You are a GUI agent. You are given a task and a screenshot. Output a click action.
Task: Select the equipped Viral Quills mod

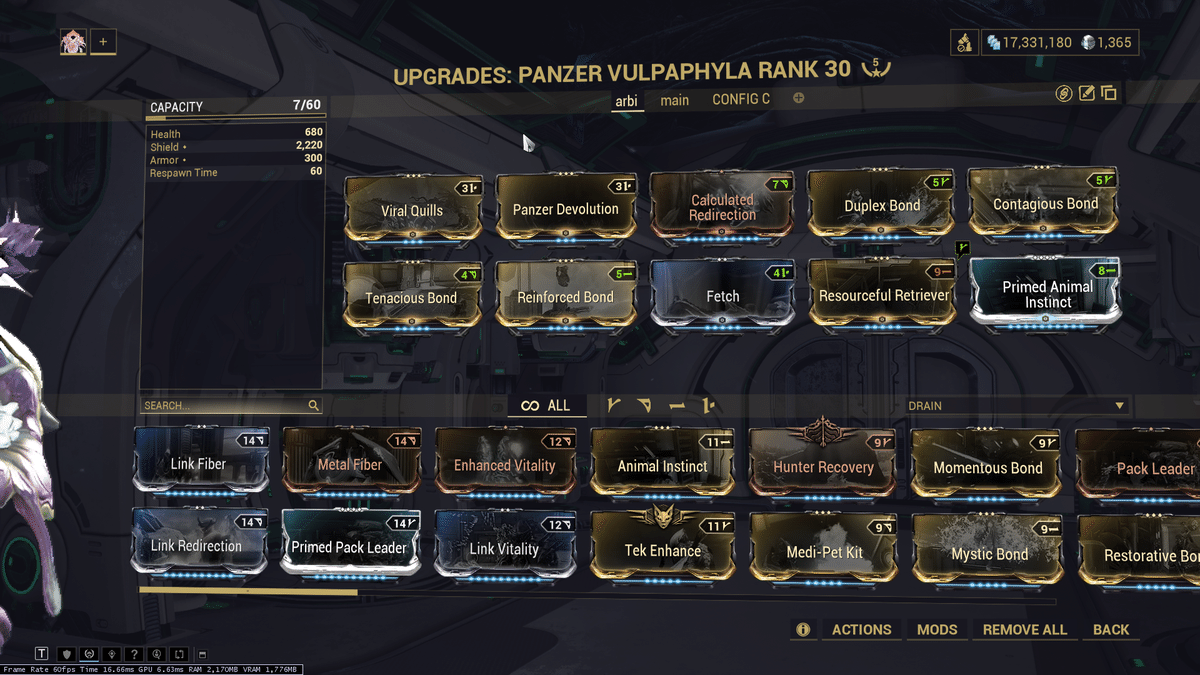[x=412, y=209]
